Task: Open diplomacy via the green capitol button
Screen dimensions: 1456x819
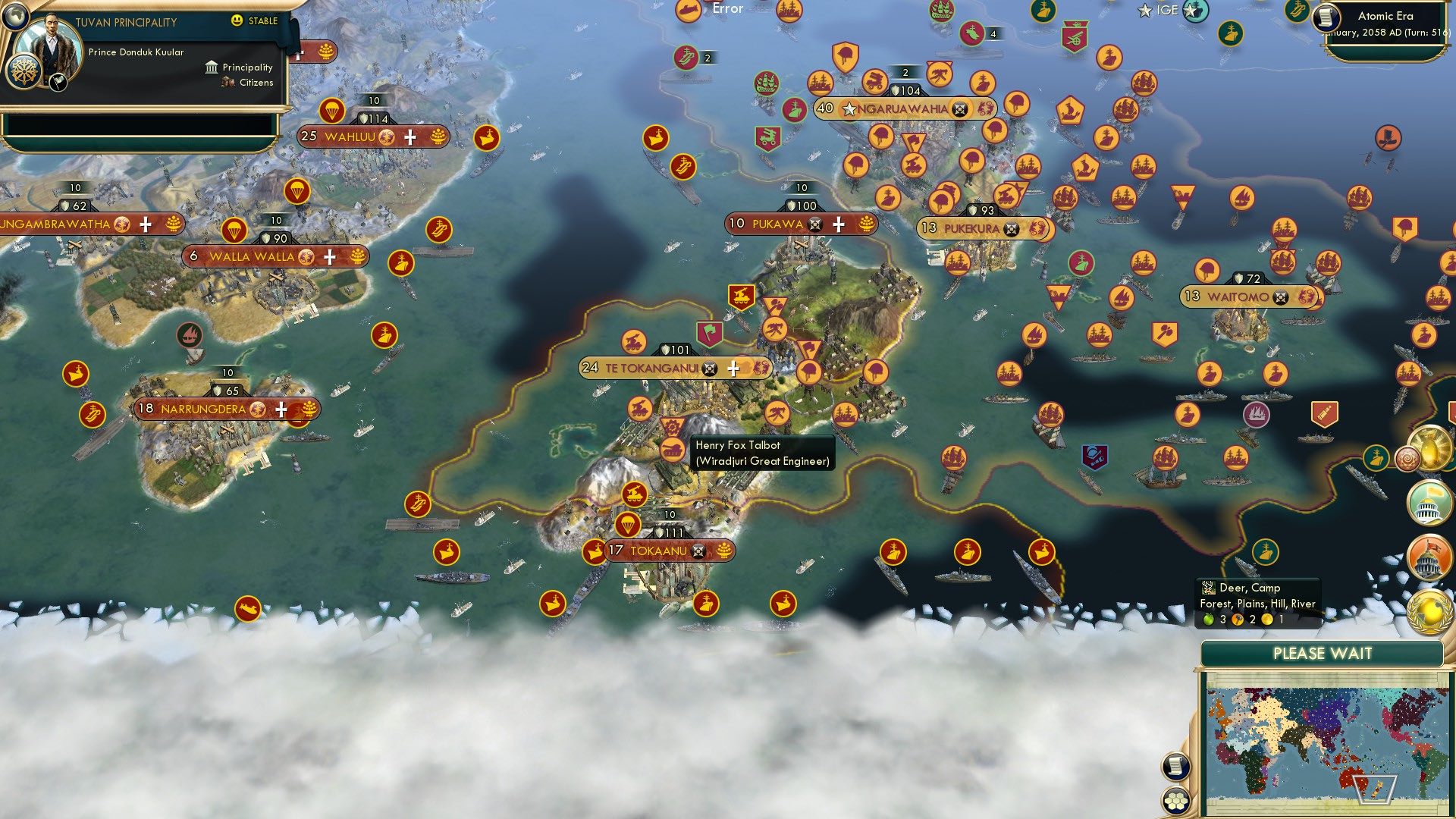Action: 1429,502
